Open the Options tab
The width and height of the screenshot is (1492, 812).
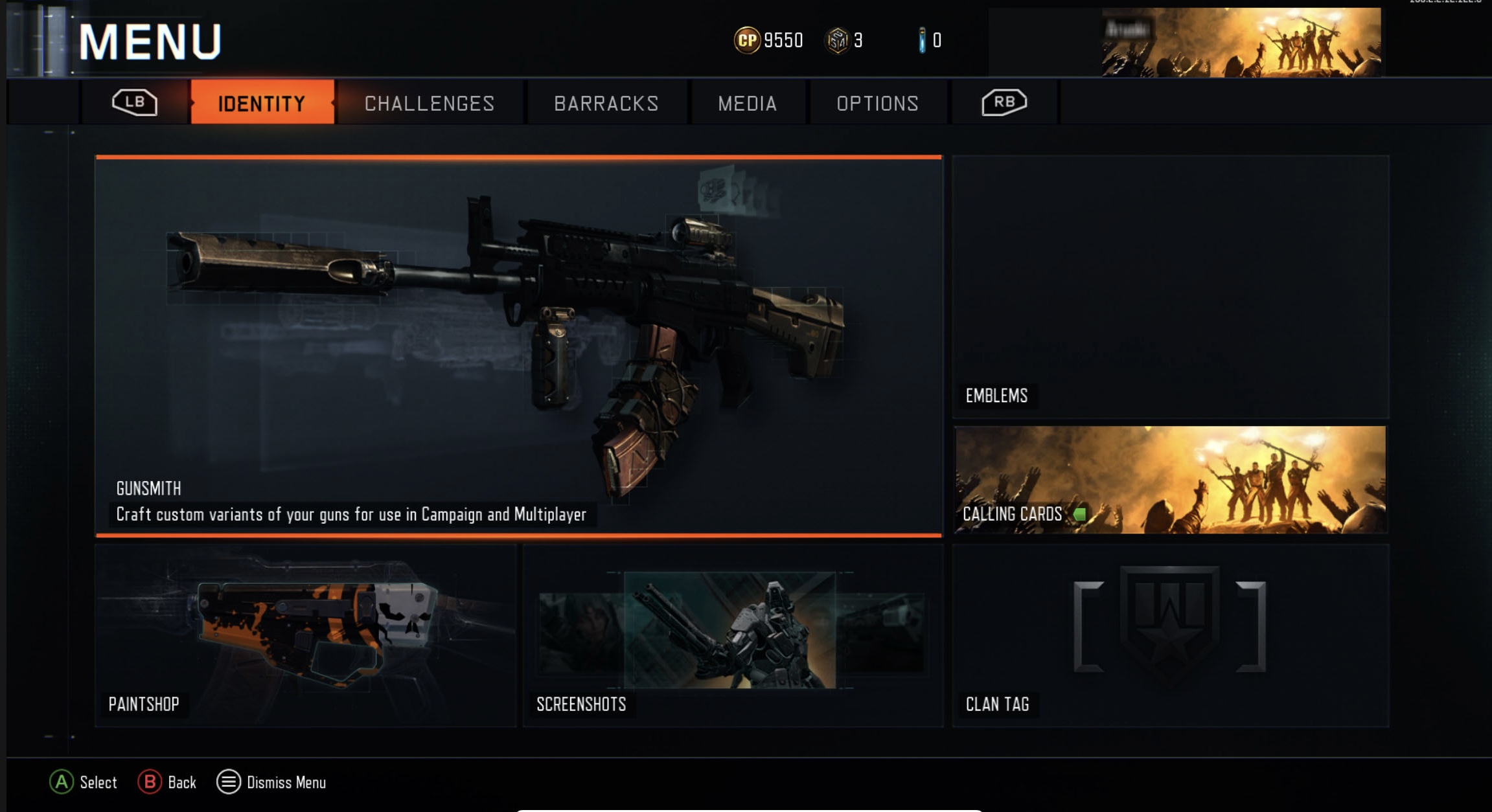tap(877, 103)
